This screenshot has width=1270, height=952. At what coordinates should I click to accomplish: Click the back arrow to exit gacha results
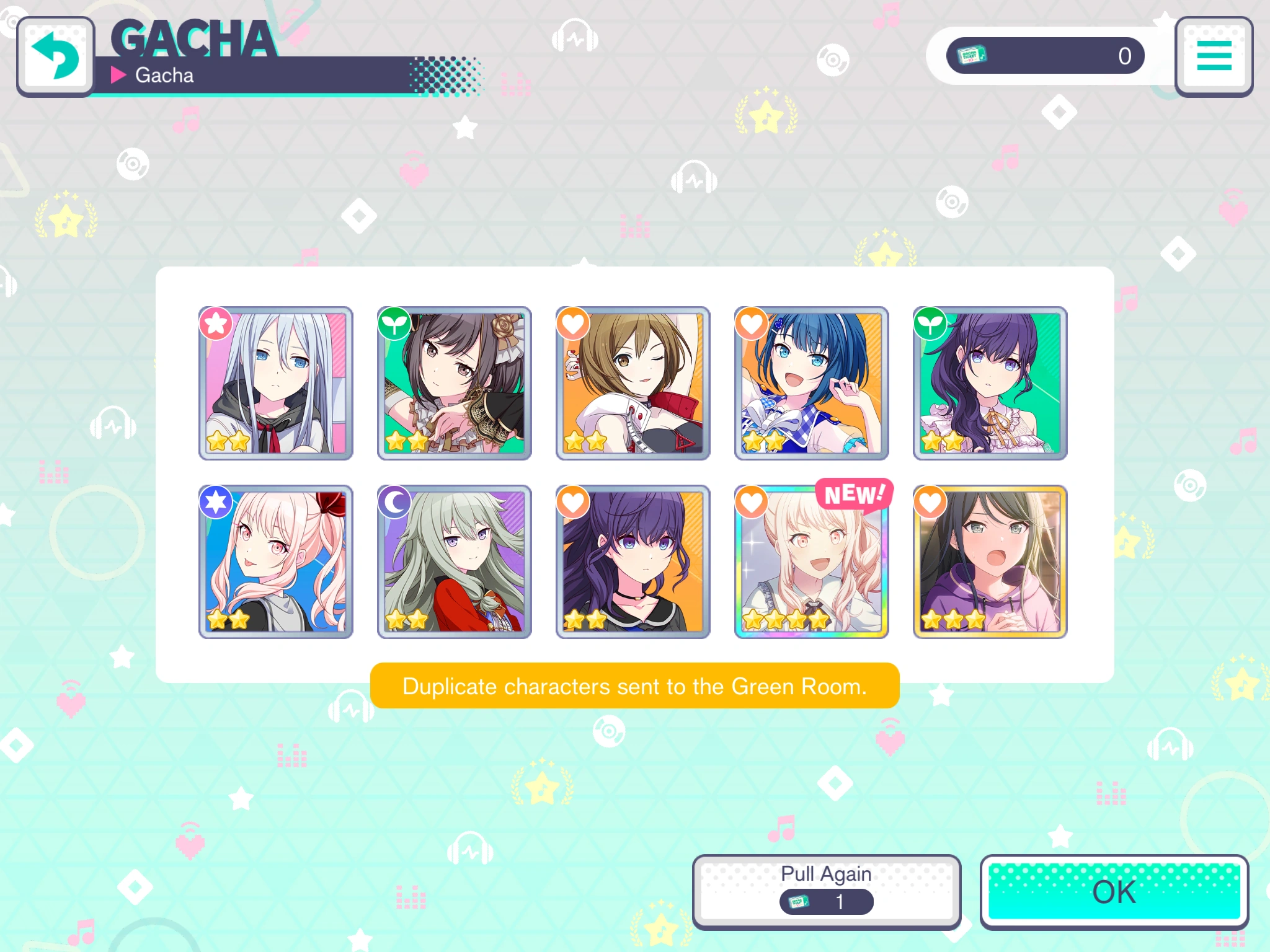(56, 56)
